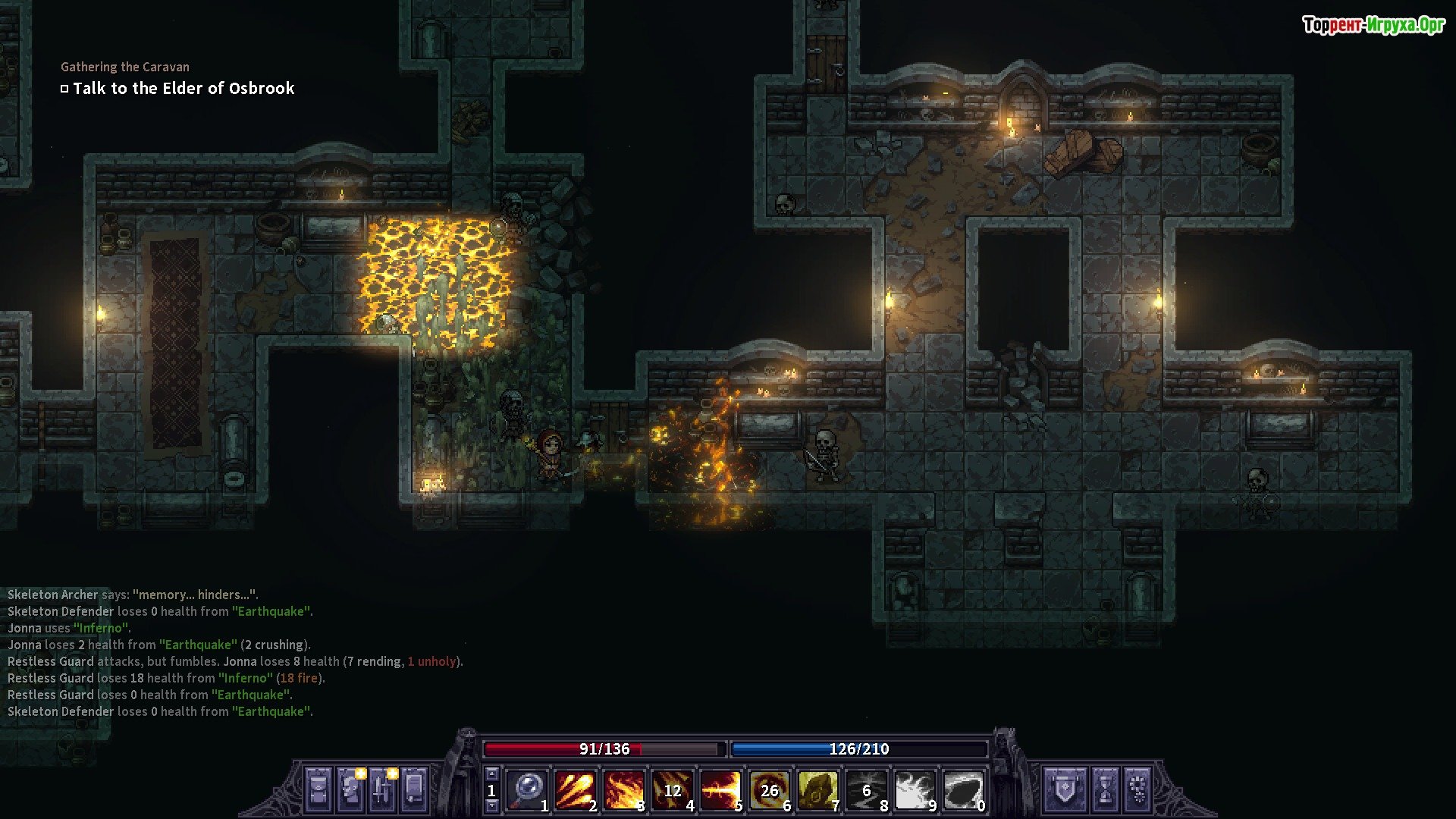The height and width of the screenshot is (819, 1456).
Task: Open the crossed-swords skills menu button
Action: coord(382,789)
